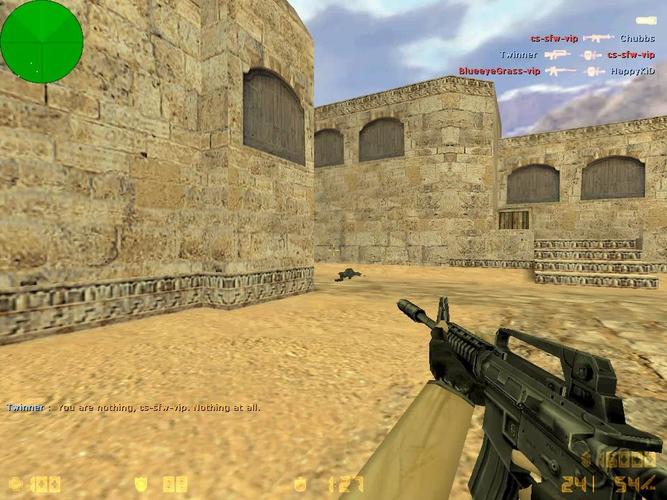The height and width of the screenshot is (500, 667).
Task: Select the kill feed row starting with Twinner
Action: 577,55
